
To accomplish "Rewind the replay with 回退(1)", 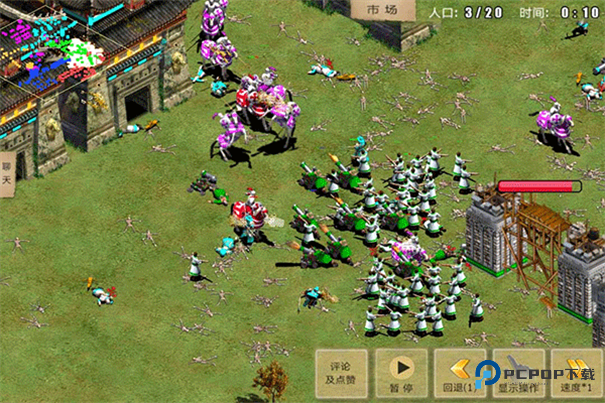I will coord(459,374).
